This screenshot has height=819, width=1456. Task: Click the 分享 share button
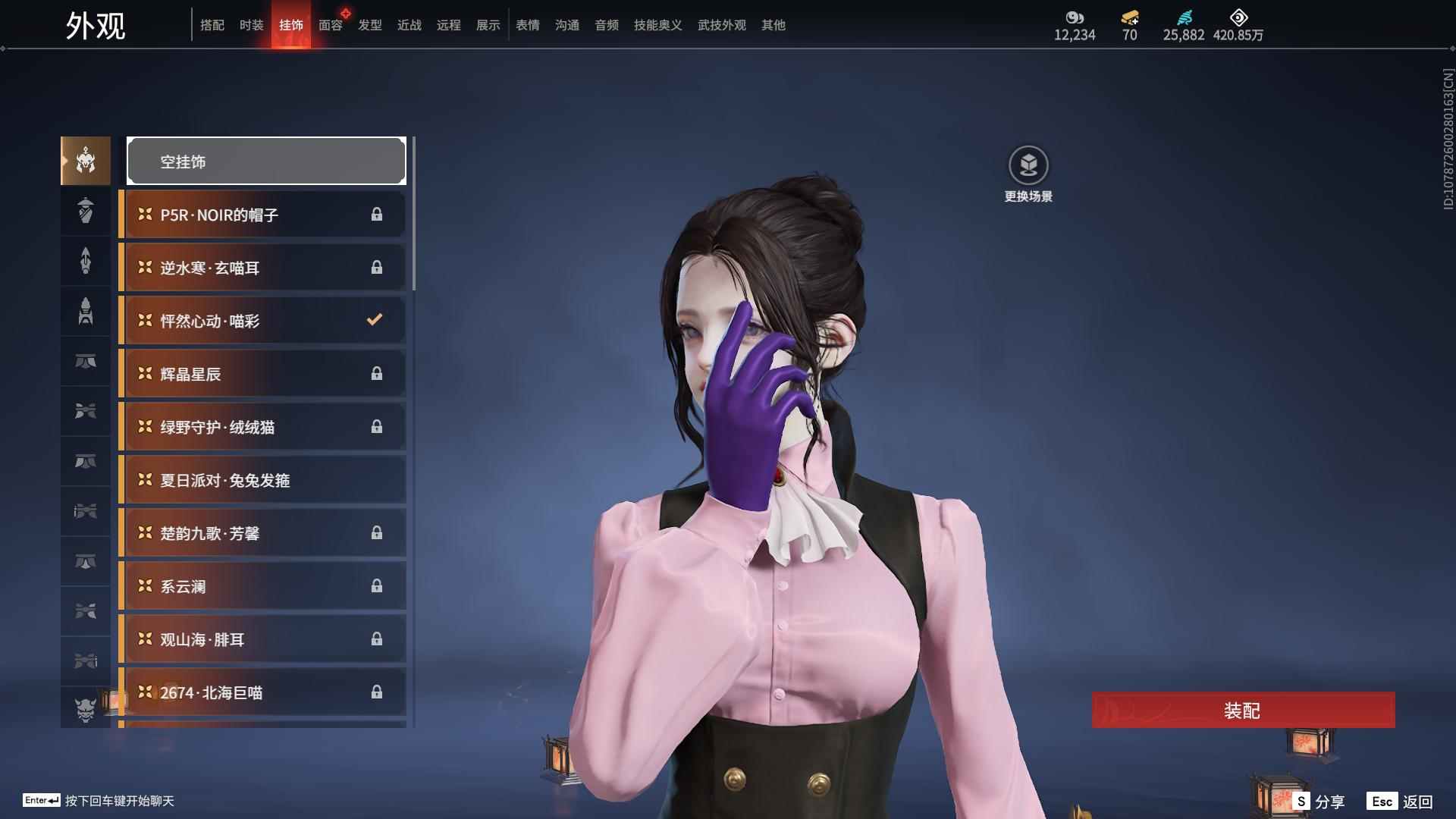(1319, 802)
